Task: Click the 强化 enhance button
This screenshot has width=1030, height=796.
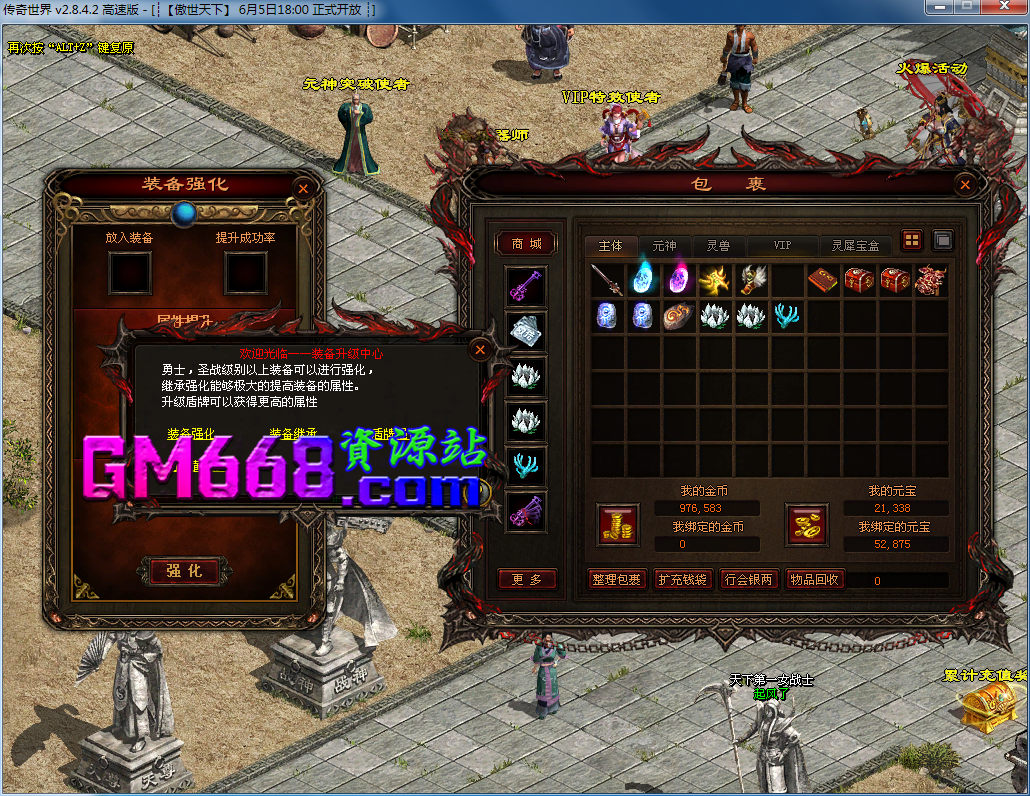Action: click(184, 570)
